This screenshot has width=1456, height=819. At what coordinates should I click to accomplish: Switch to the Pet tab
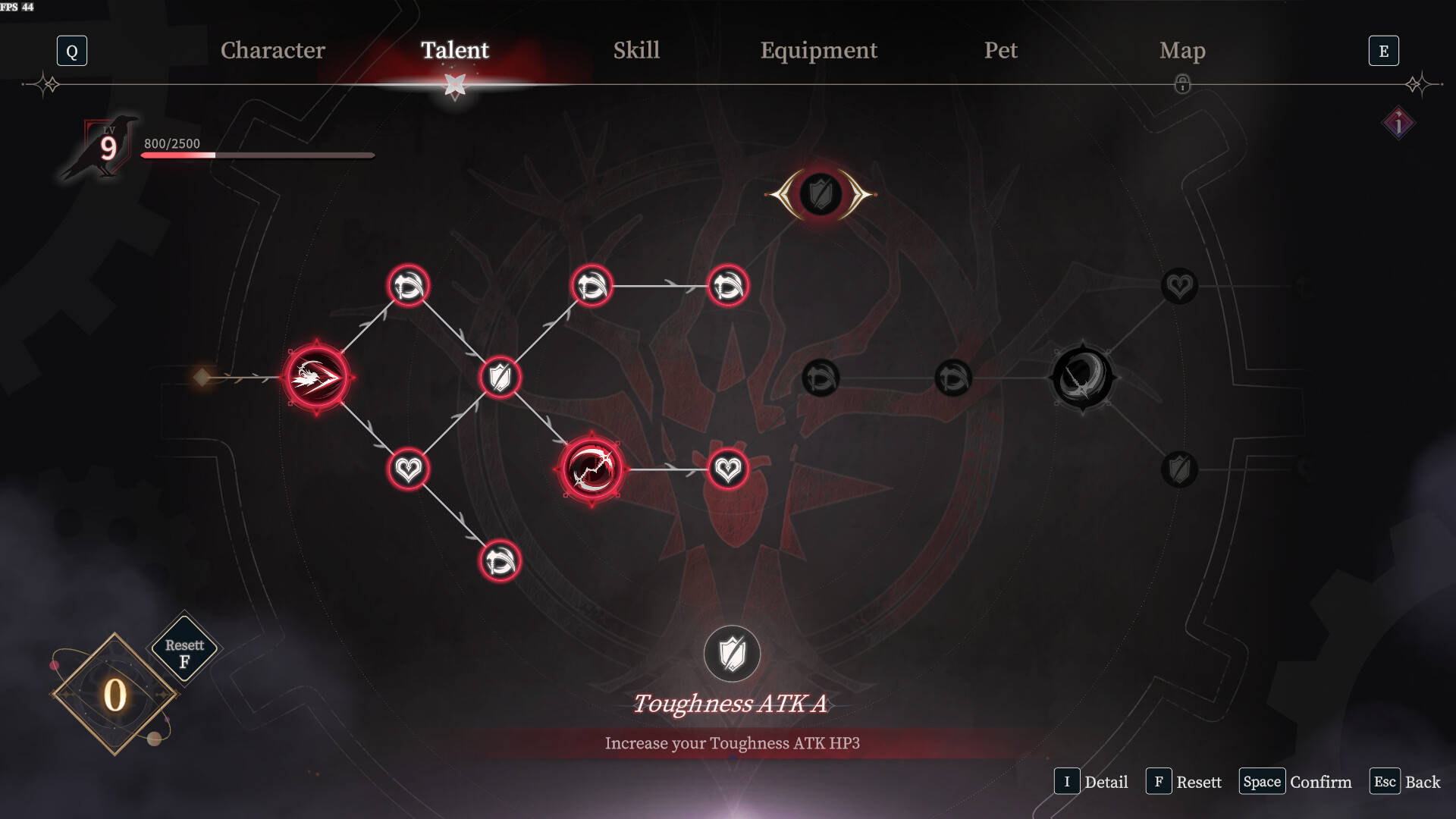click(1001, 51)
